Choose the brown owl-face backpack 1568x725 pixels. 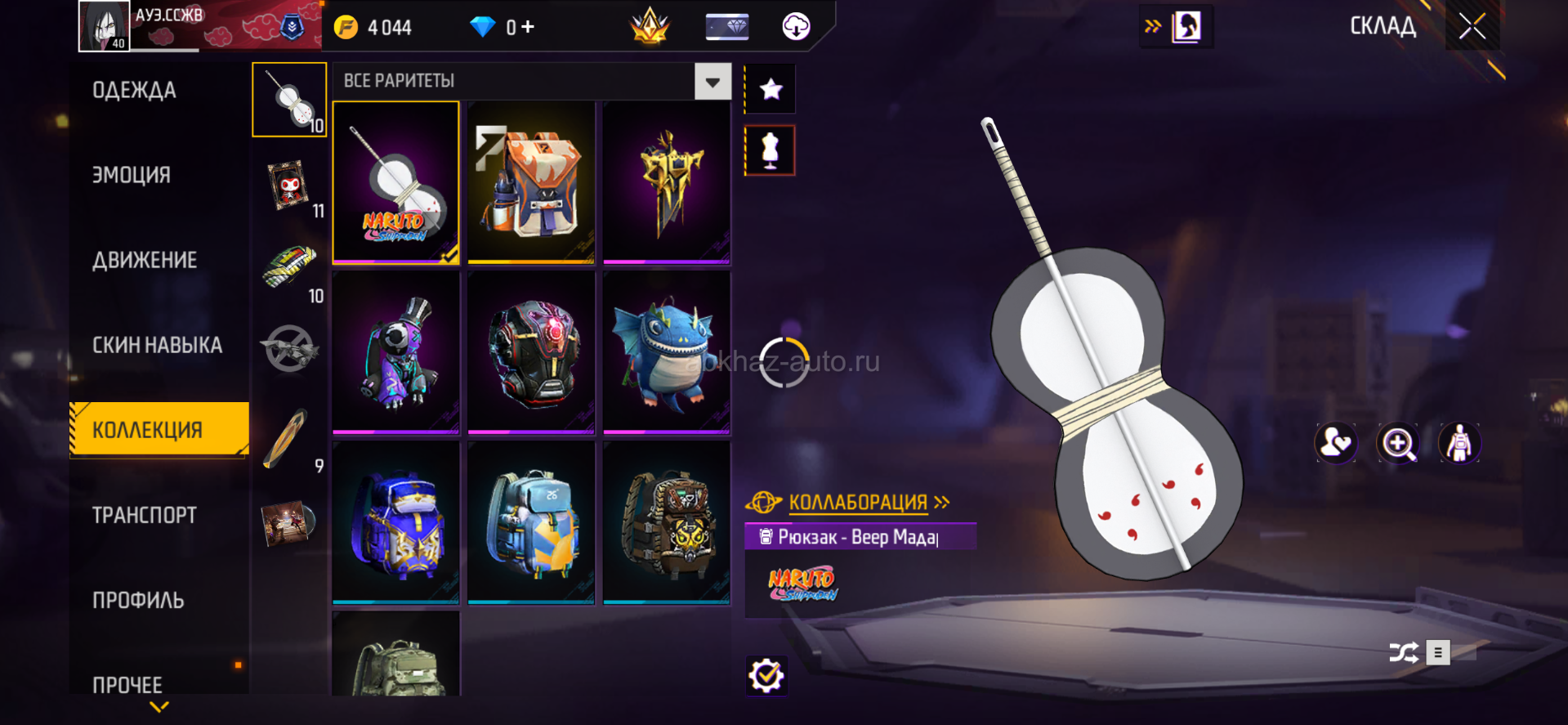[667, 522]
